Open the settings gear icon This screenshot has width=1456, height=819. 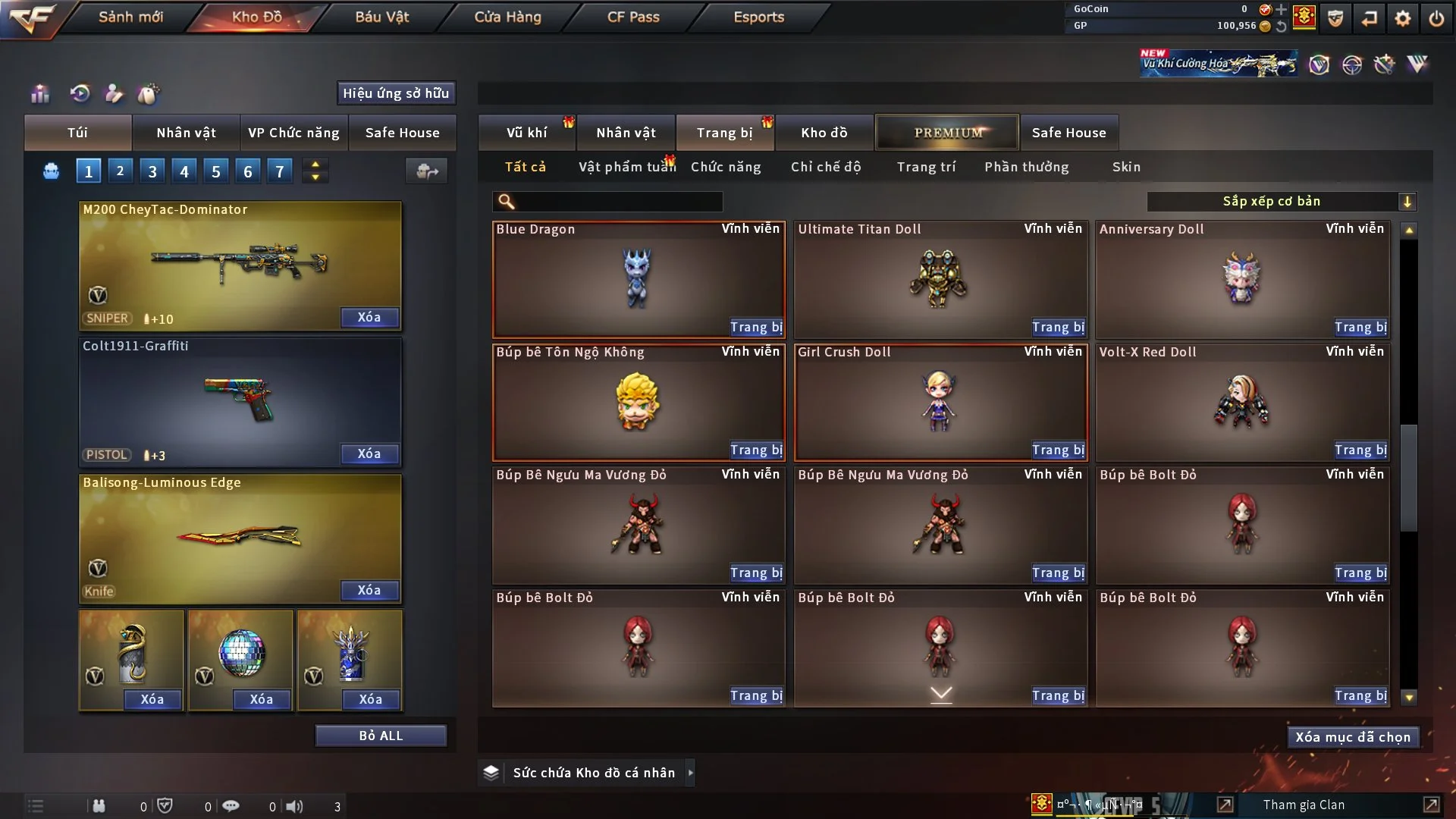pyautogui.click(x=1402, y=18)
